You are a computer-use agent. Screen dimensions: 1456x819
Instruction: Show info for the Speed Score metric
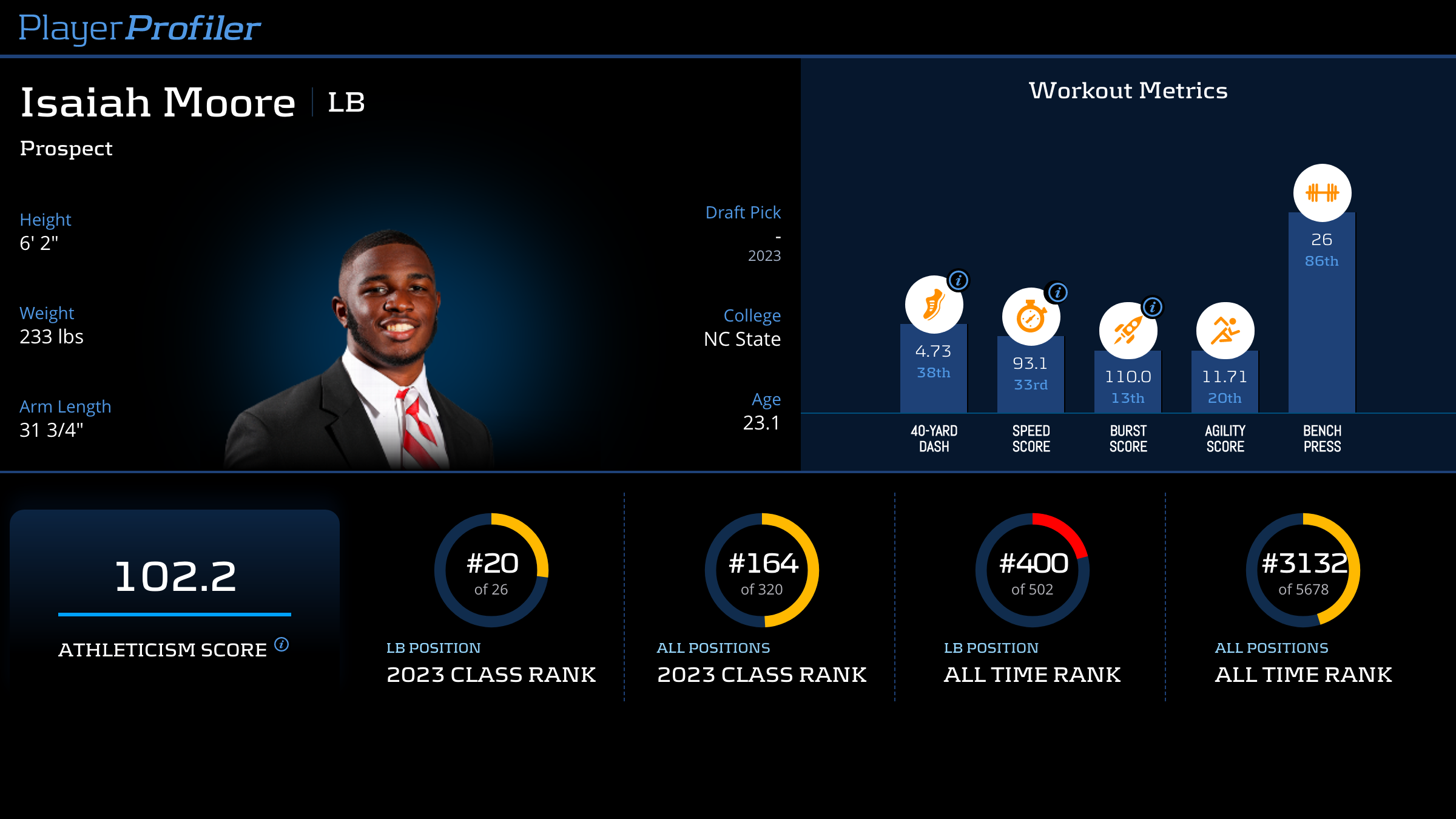click(x=1057, y=292)
